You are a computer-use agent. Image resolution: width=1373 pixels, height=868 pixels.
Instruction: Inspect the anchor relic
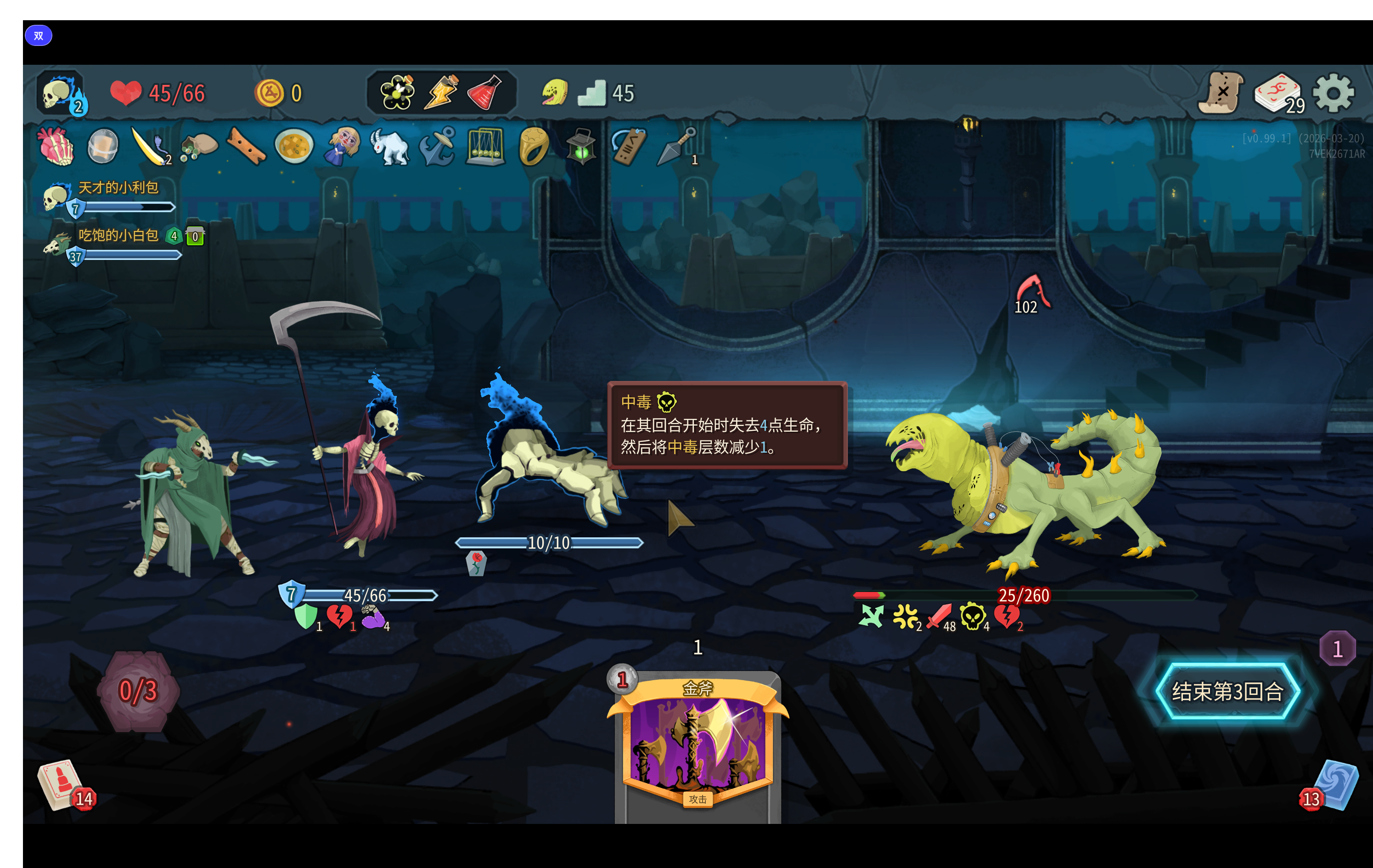[437, 147]
